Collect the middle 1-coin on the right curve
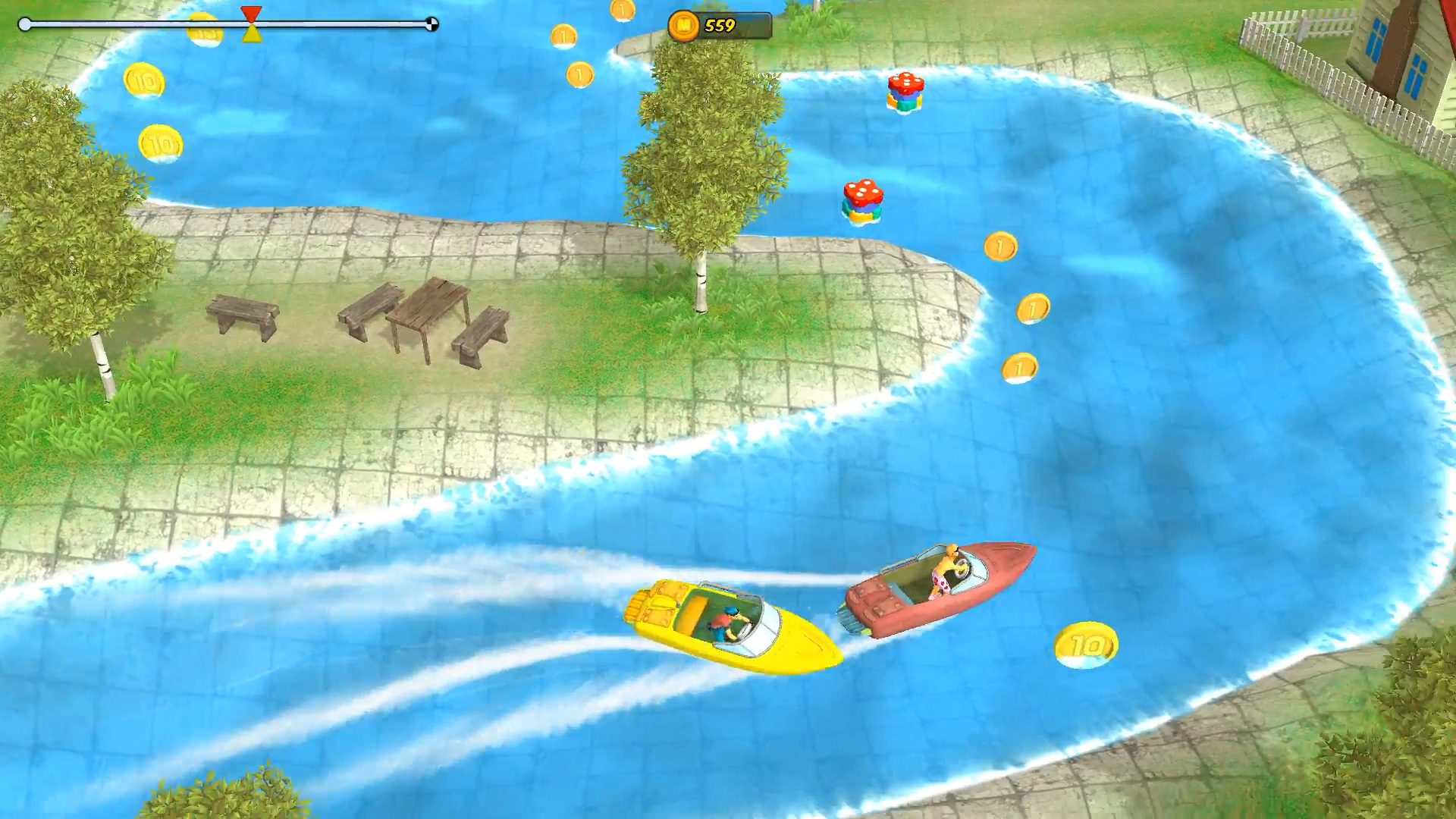This screenshot has width=1456, height=819. 1031,308
